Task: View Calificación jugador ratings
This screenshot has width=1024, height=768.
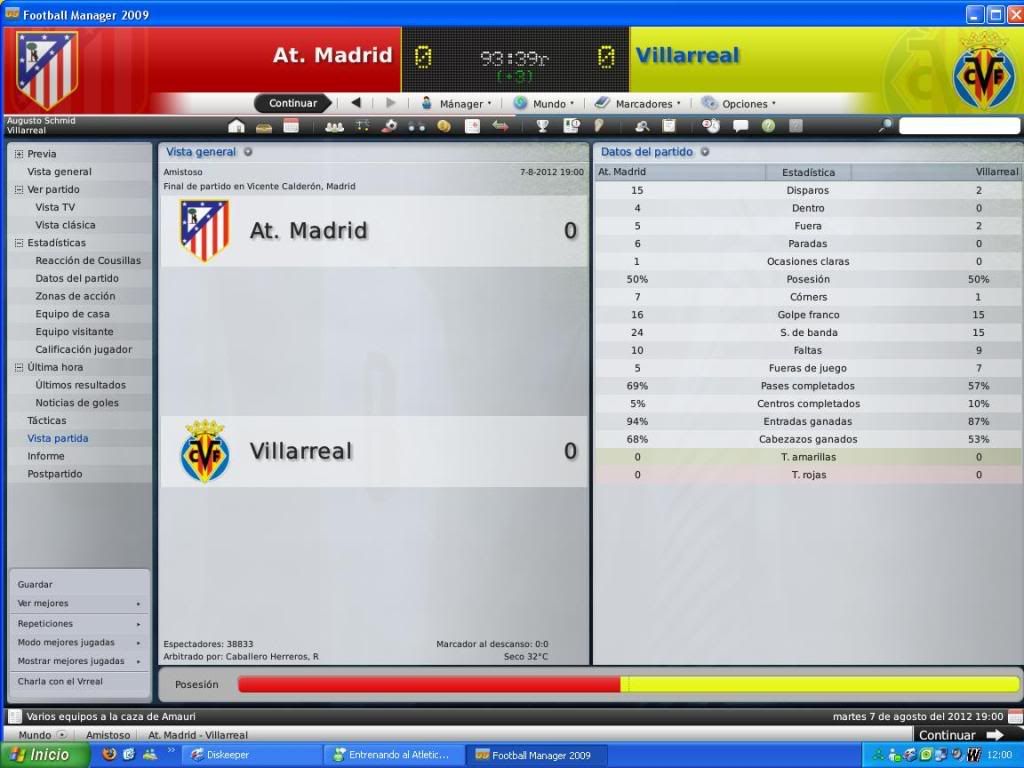Action: [83, 350]
